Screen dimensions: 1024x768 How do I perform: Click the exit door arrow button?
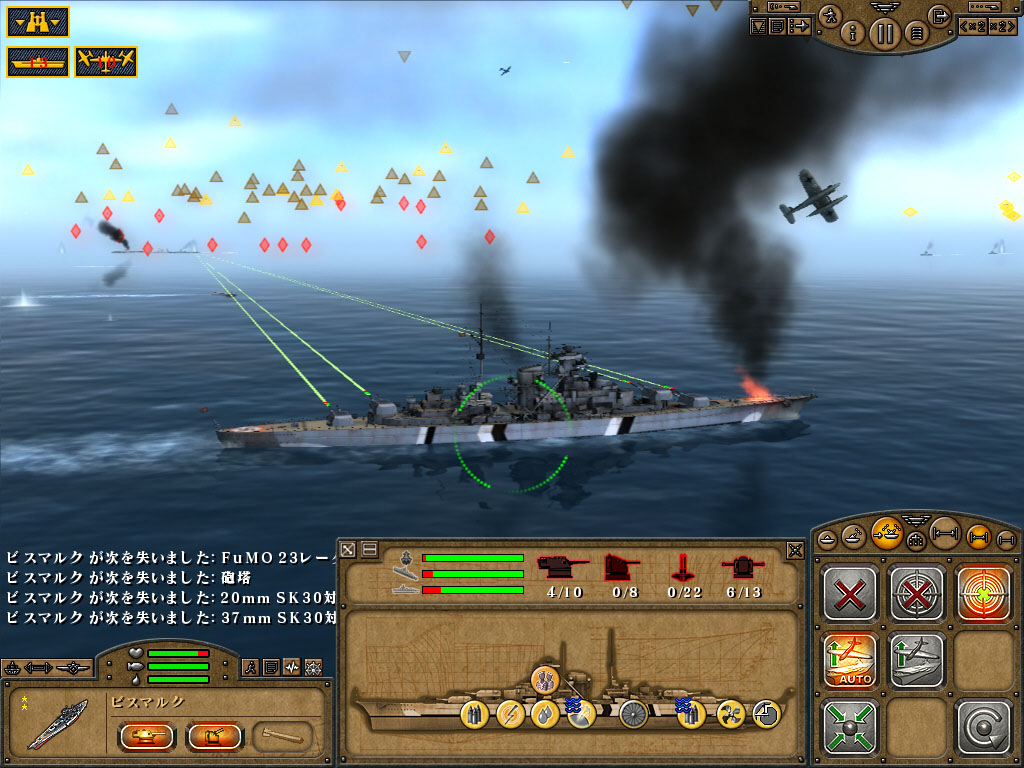[x=939, y=16]
